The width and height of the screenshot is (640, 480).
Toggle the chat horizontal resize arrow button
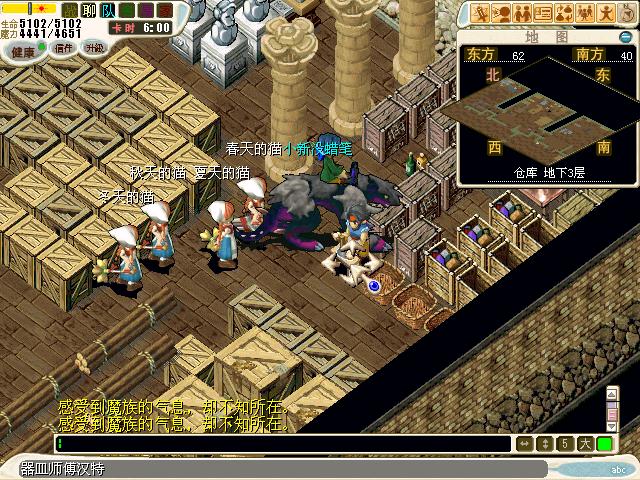tap(524, 443)
